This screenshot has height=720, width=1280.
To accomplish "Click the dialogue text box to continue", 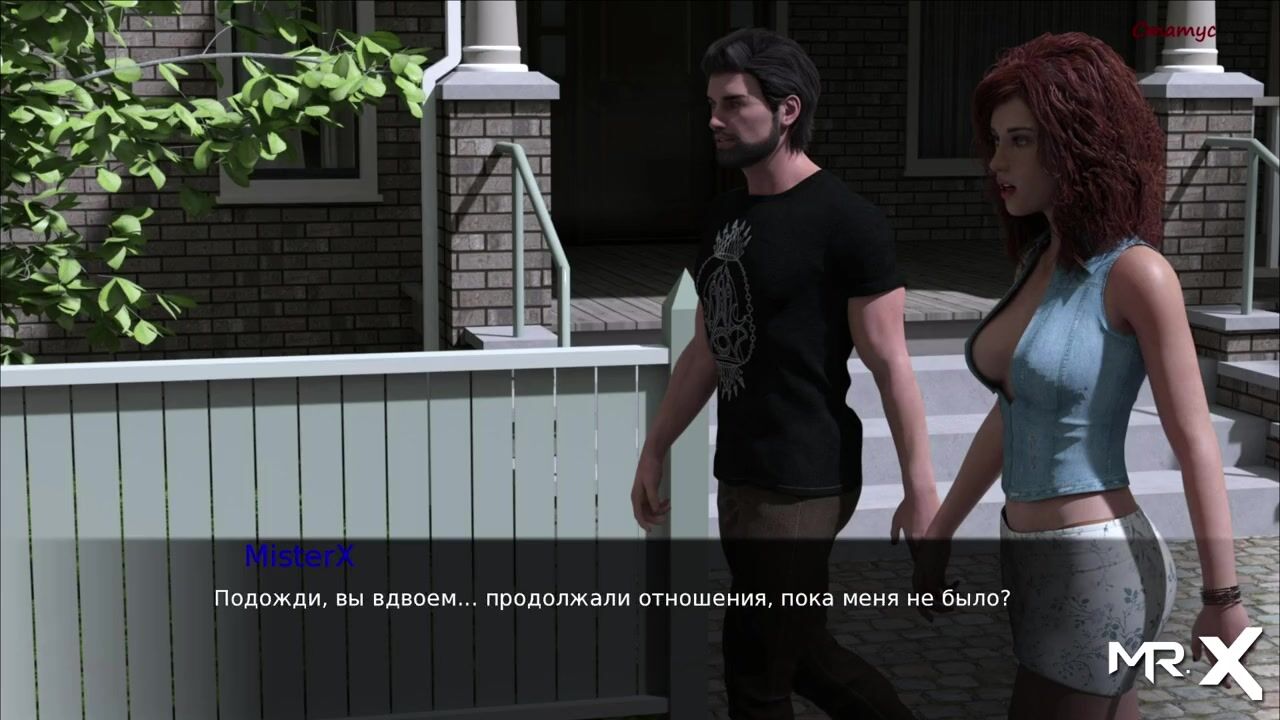I will point(611,599).
